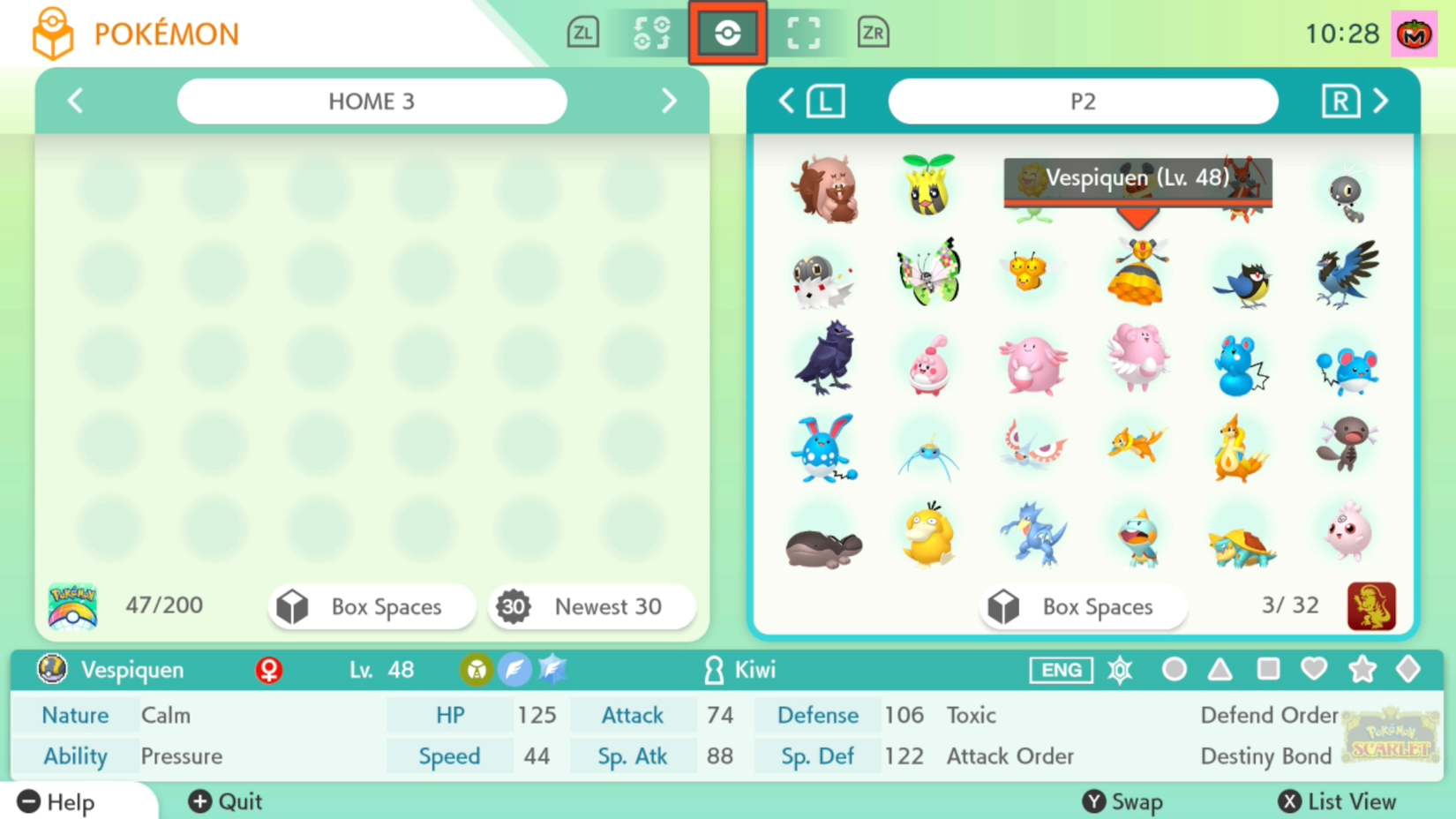Advance to the next game box past P2
The height and width of the screenshot is (819, 1456).
pyautogui.click(x=1383, y=101)
